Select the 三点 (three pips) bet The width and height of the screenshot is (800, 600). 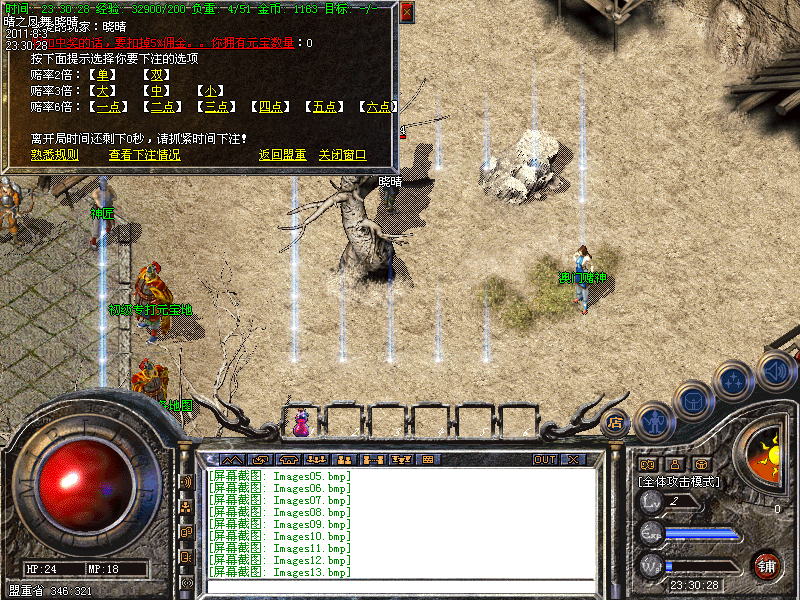pyautogui.click(x=217, y=107)
